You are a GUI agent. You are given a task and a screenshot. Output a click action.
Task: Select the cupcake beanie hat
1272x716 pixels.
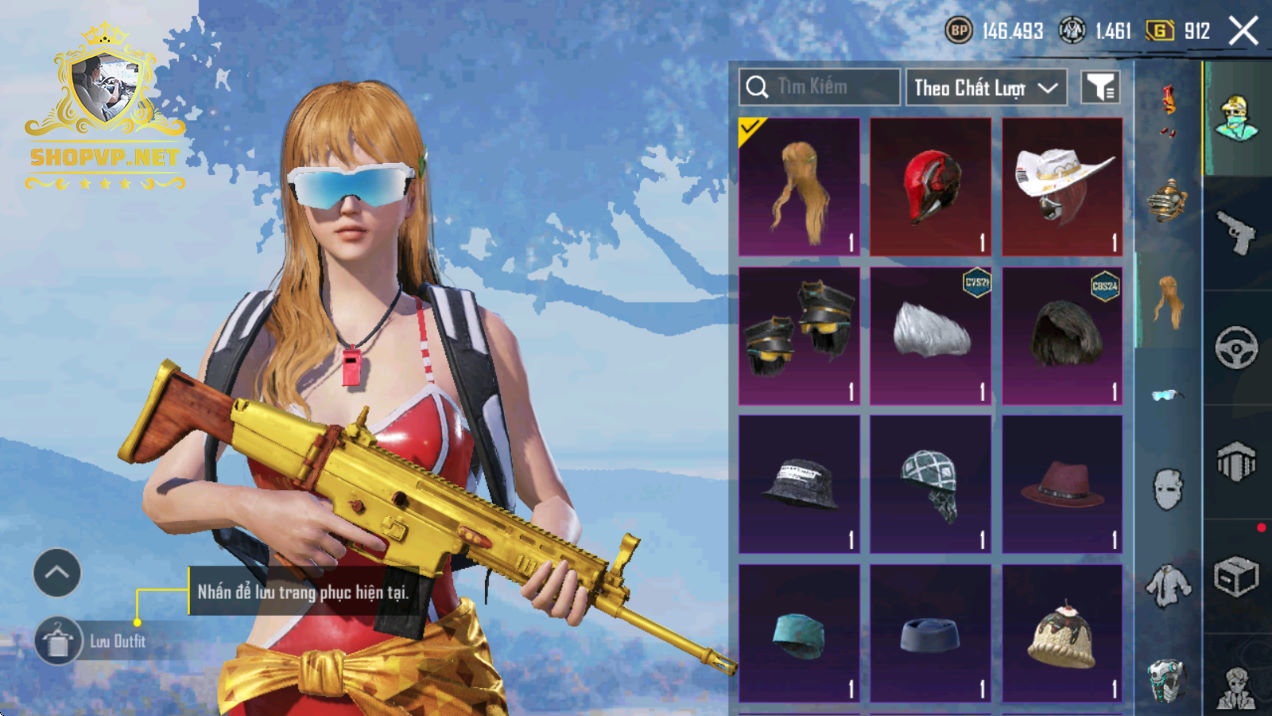point(1062,633)
